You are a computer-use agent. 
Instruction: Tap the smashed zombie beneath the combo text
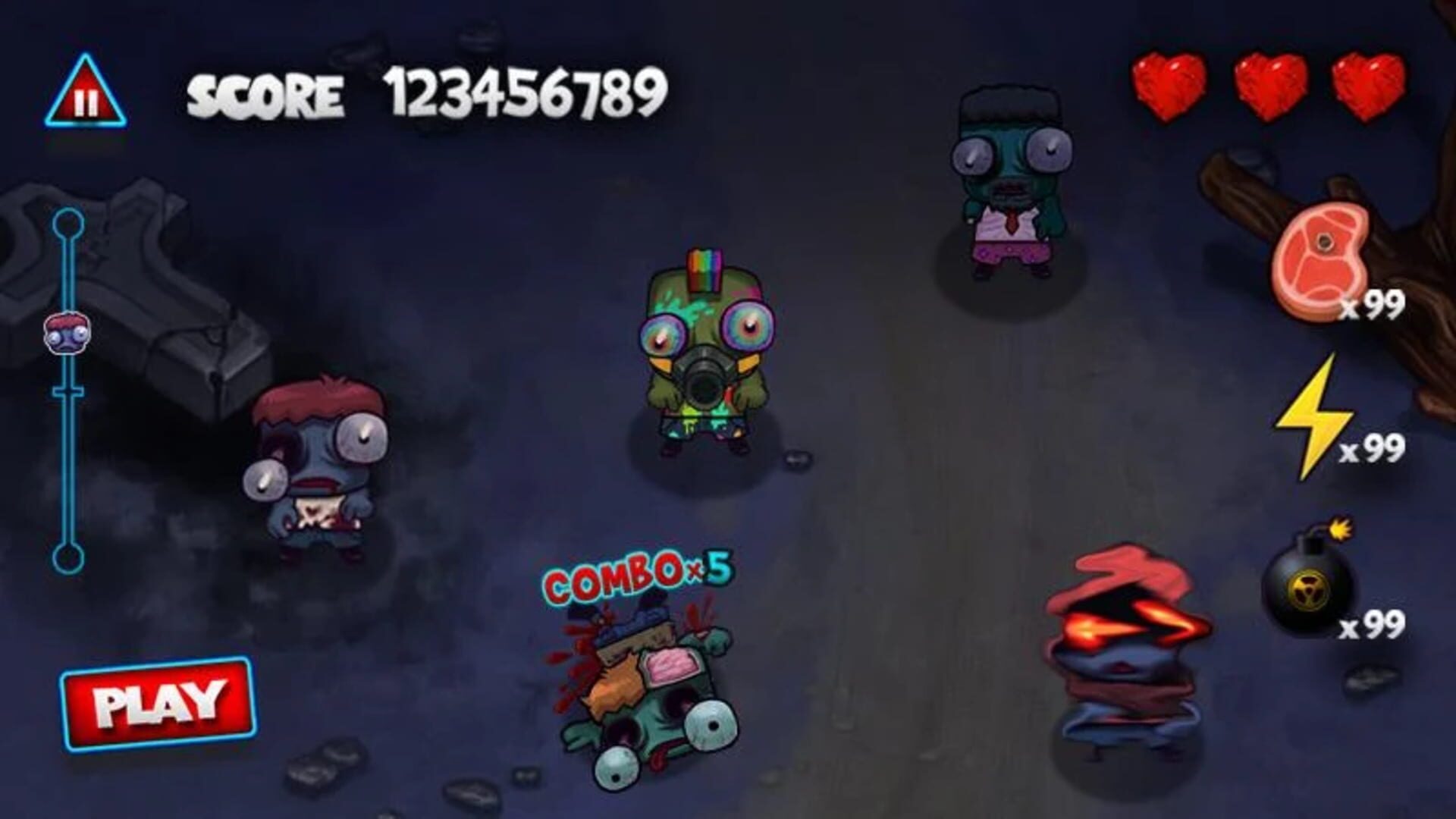648,694
